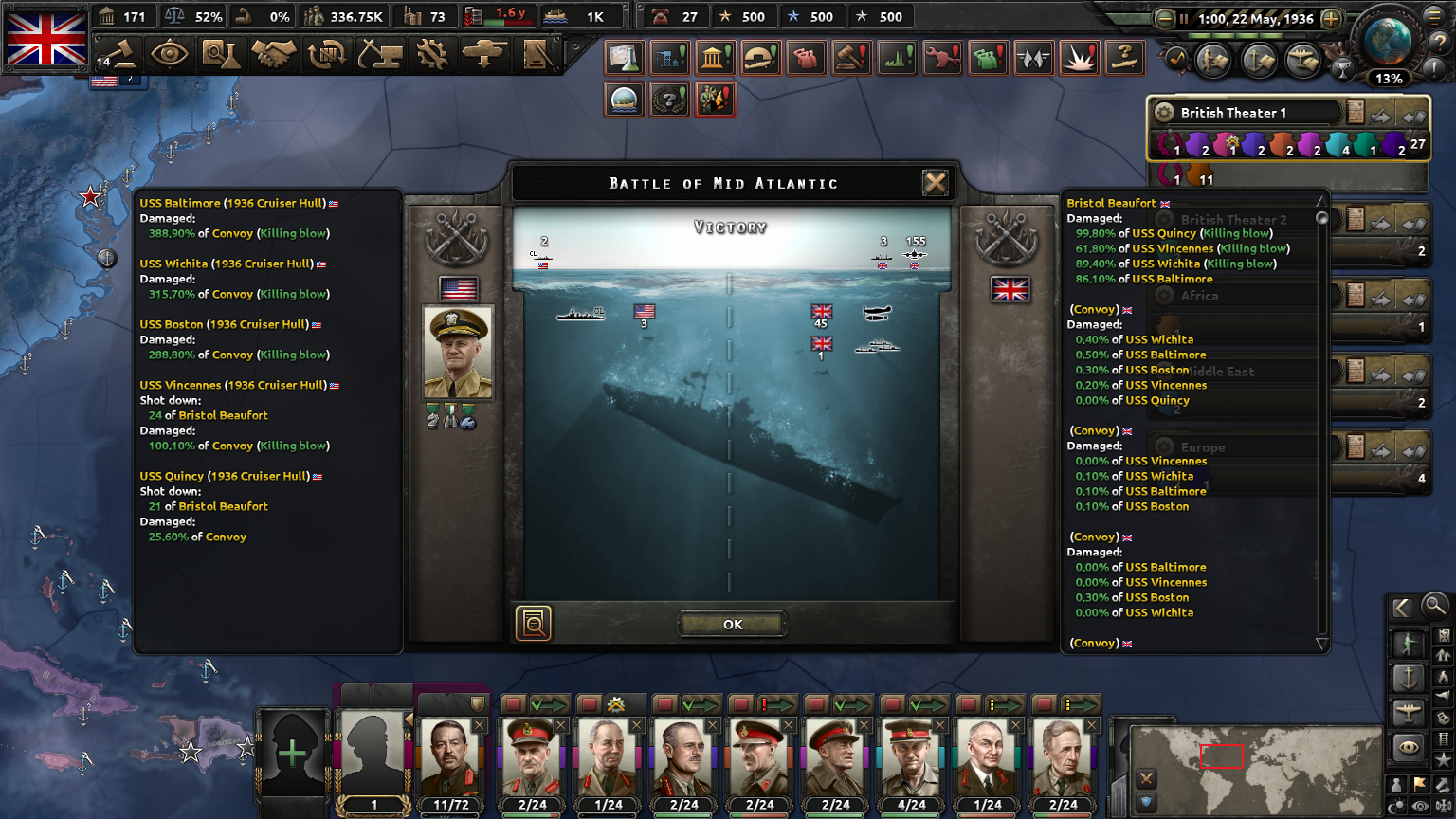1456x819 pixels.
Task: Open help via the question mark button
Action: click(x=1439, y=44)
